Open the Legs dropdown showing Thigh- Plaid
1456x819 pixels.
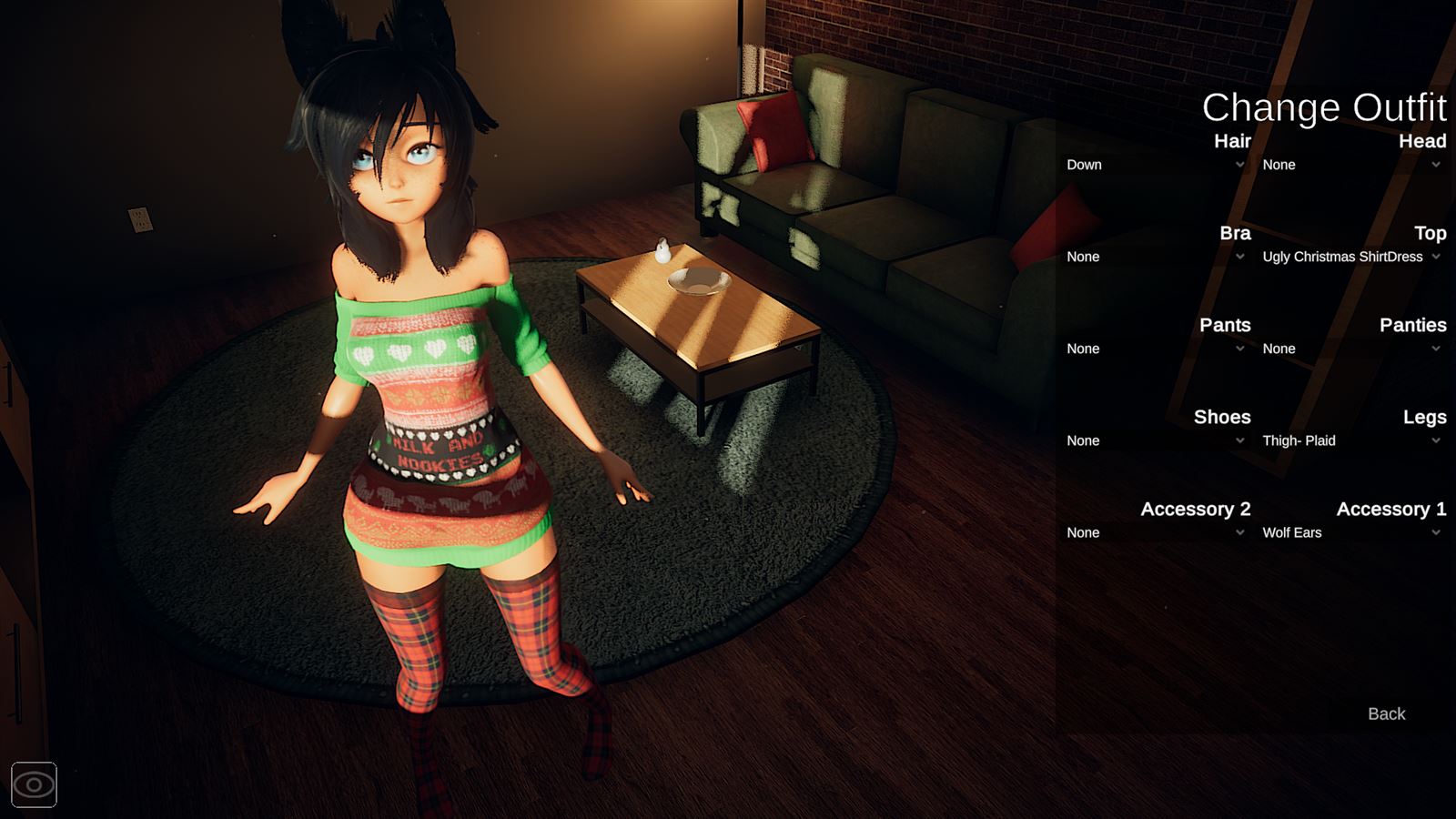coord(1347,440)
